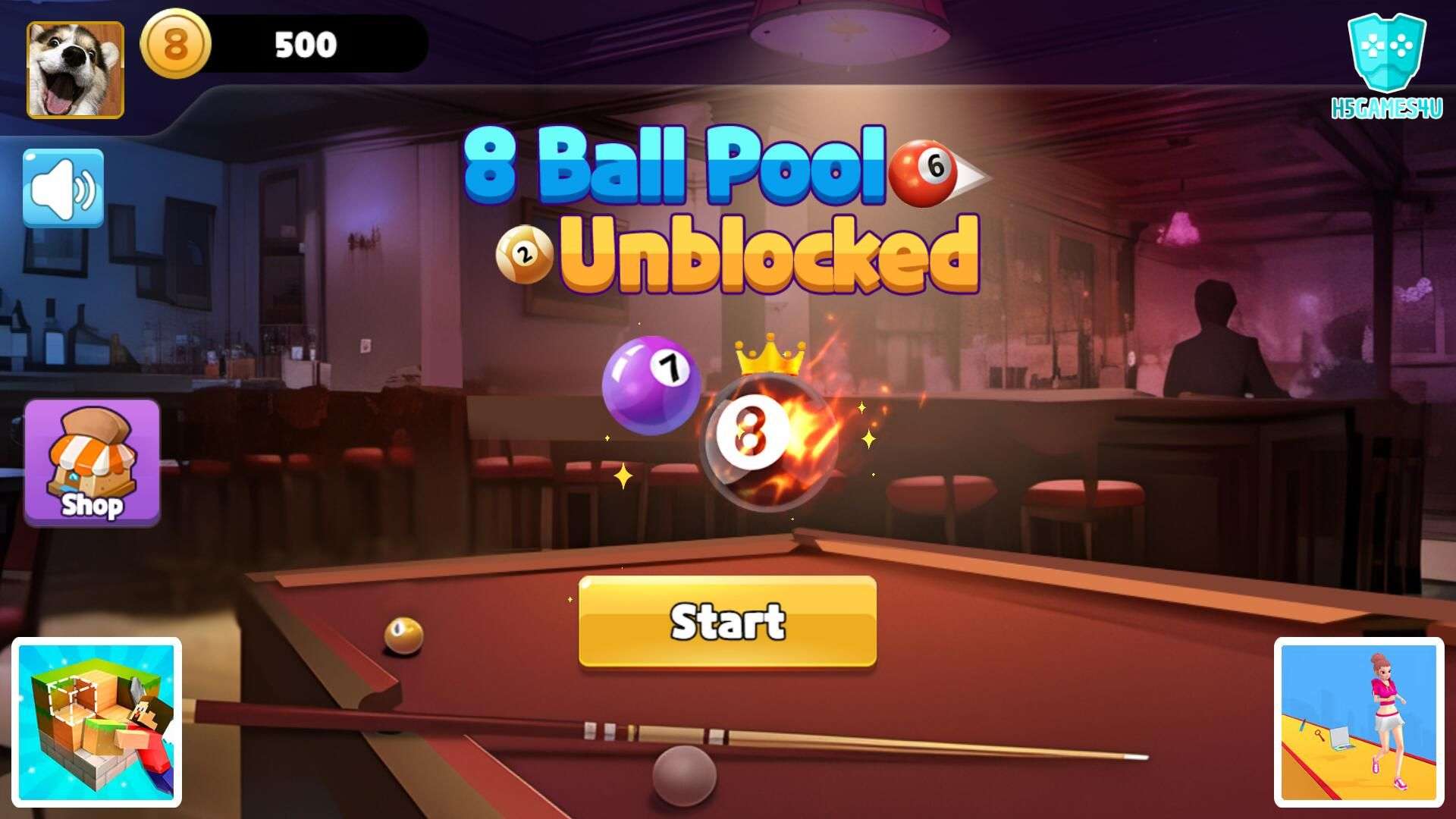Toggle the sound speaker button
Viewport: 1456px width, 819px height.
pyautogui.click(x=63, y=188)
